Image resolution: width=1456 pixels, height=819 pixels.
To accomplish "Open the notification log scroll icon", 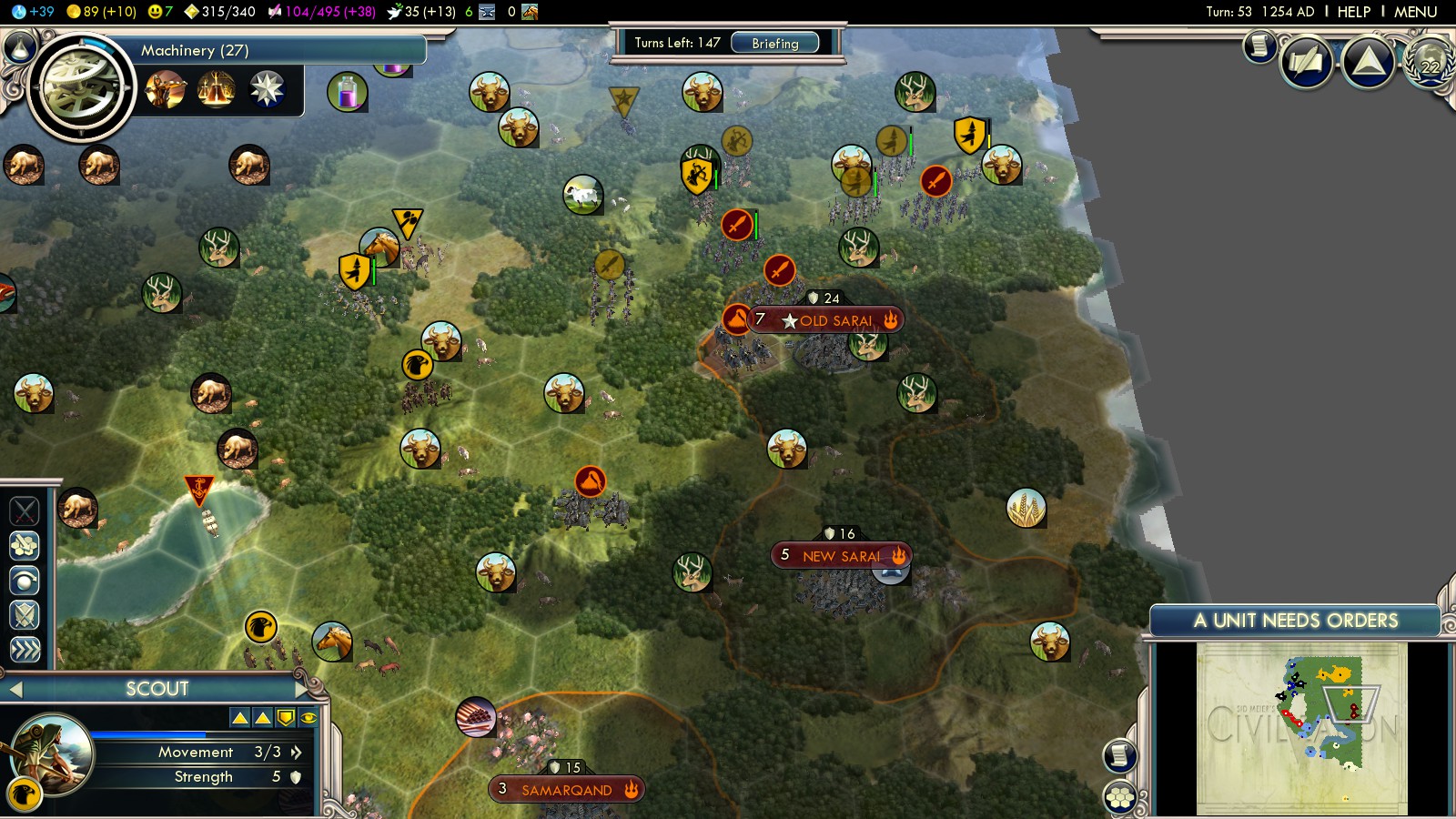I will click(x=1259, y=45).
